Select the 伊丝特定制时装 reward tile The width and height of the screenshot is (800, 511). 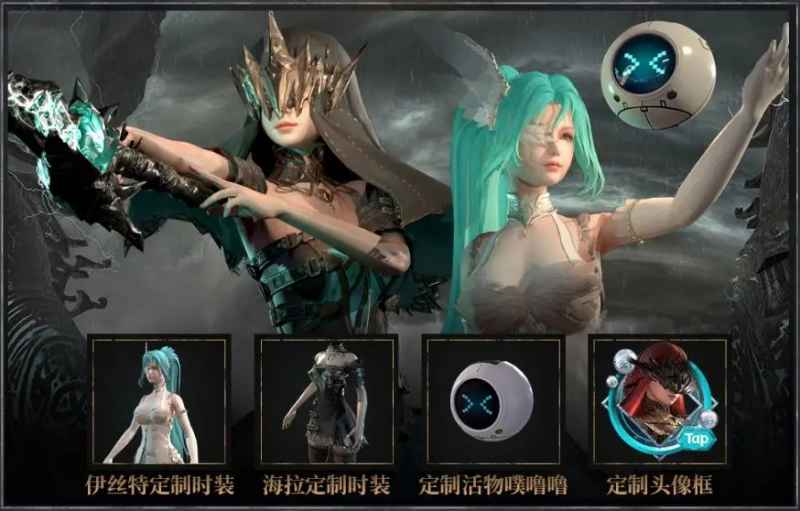[159, 400]
